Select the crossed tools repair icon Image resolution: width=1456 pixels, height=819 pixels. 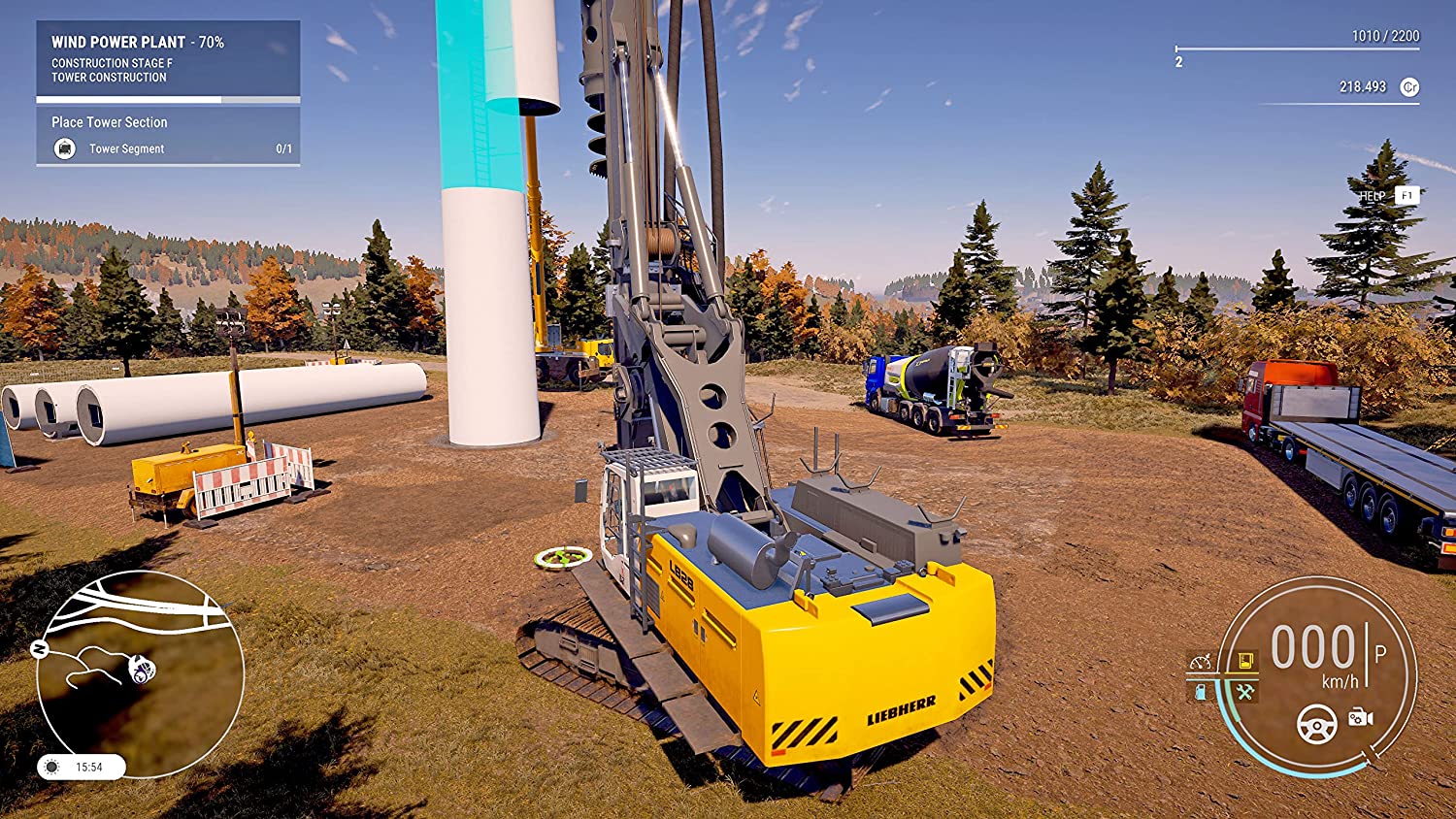1244,692
